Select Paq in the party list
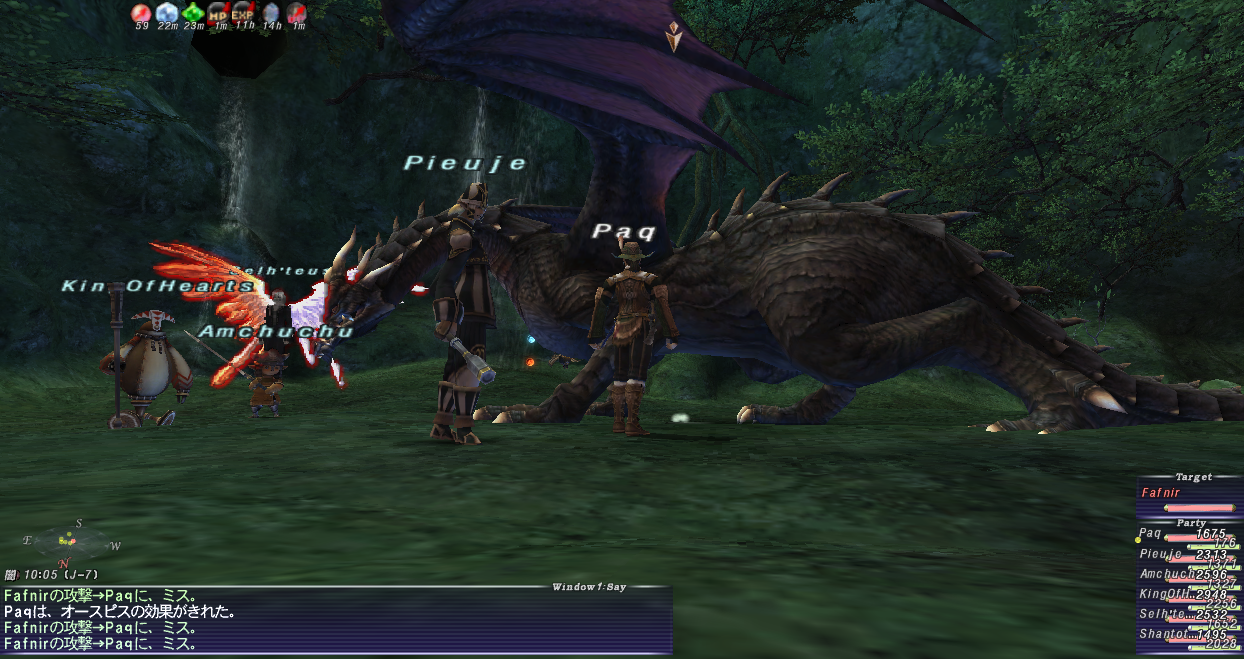The image size is (1244, 659). coord(1151,534)
